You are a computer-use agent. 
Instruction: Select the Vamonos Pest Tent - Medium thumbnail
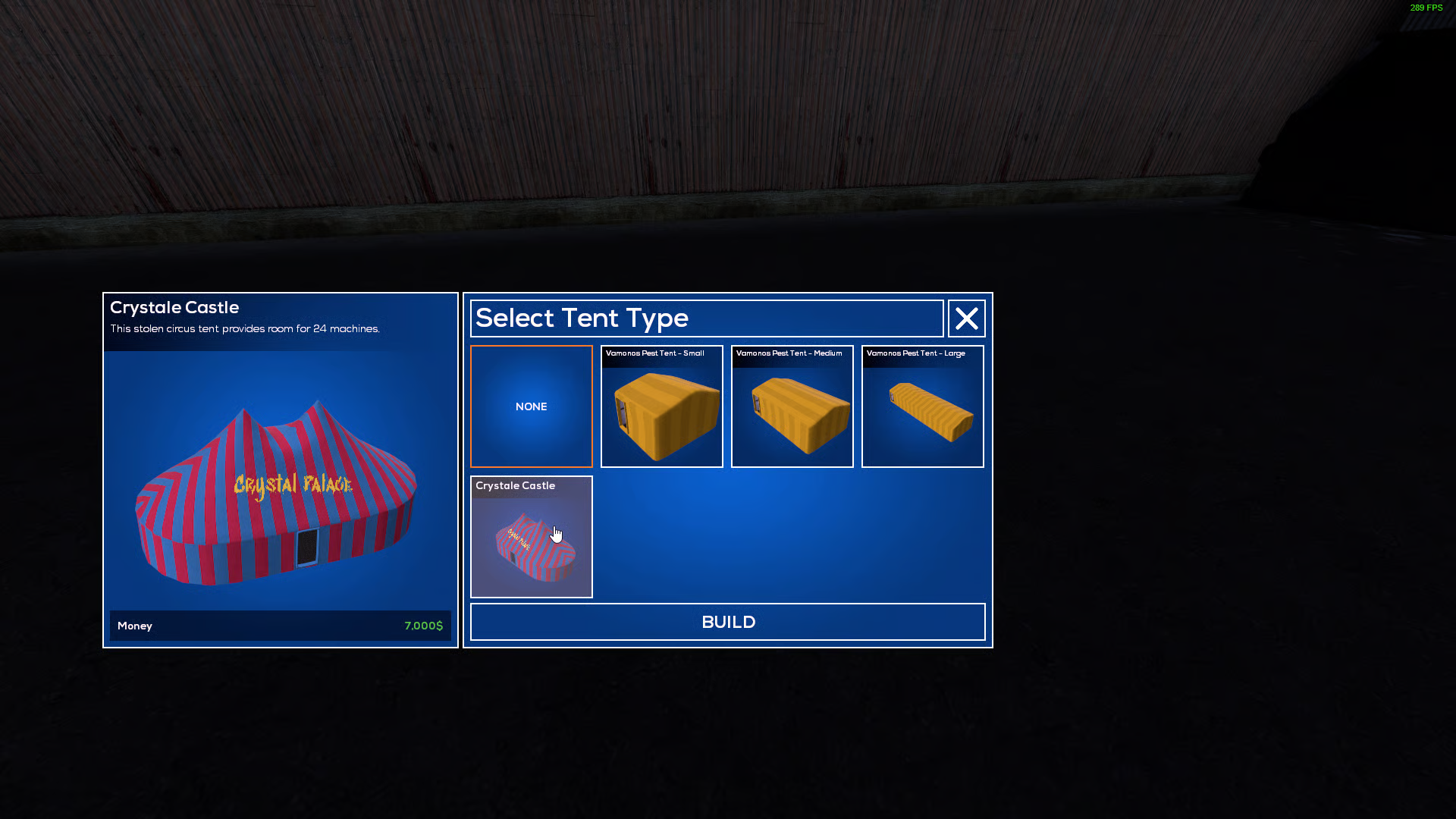(x=792, y=406)
